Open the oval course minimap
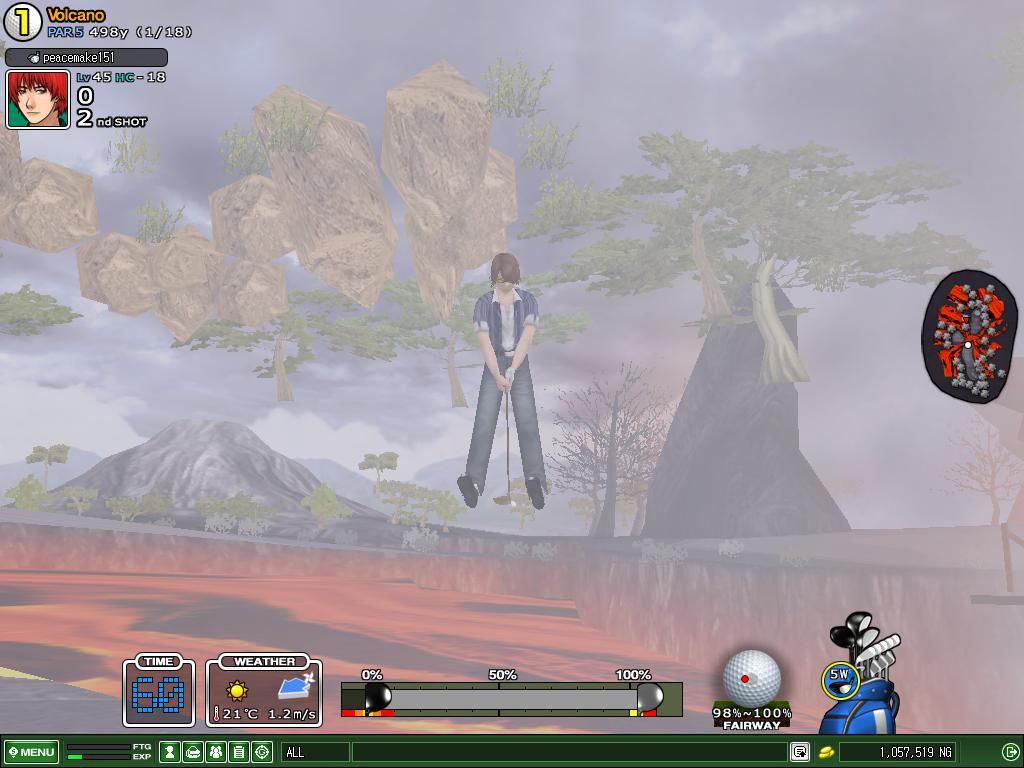Screen dimensions: 1024x768 click(x=968, y=337)
